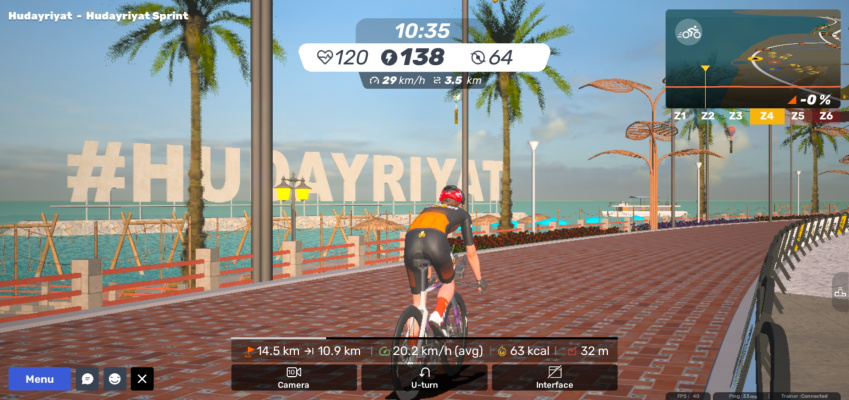
Task: Close the action bar with the X
Action: (x=143, y=379)
